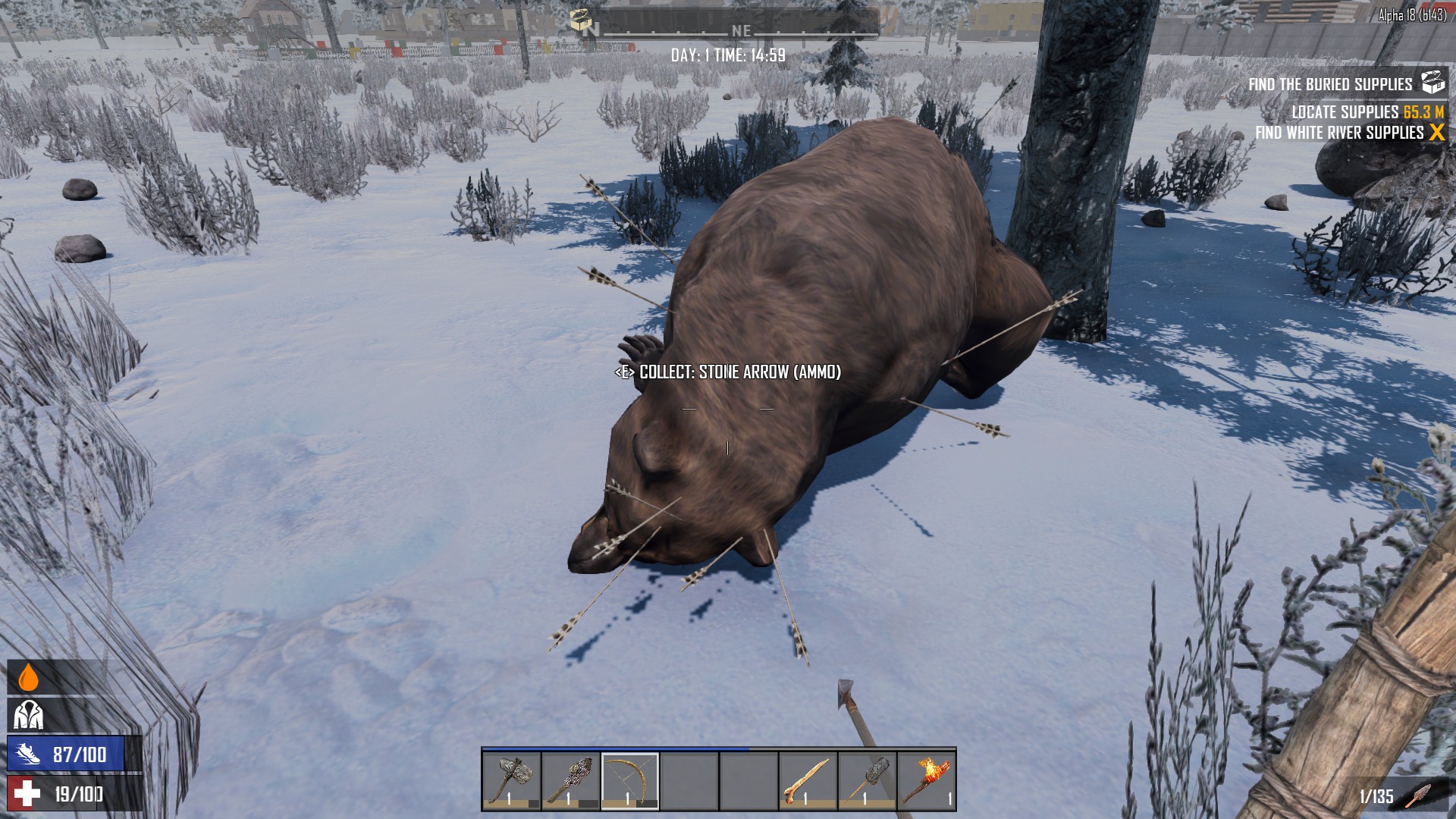Viewport: 1456px width, 819px height.
Task: Click the white jacket status icon
Action: pos(28,714)
